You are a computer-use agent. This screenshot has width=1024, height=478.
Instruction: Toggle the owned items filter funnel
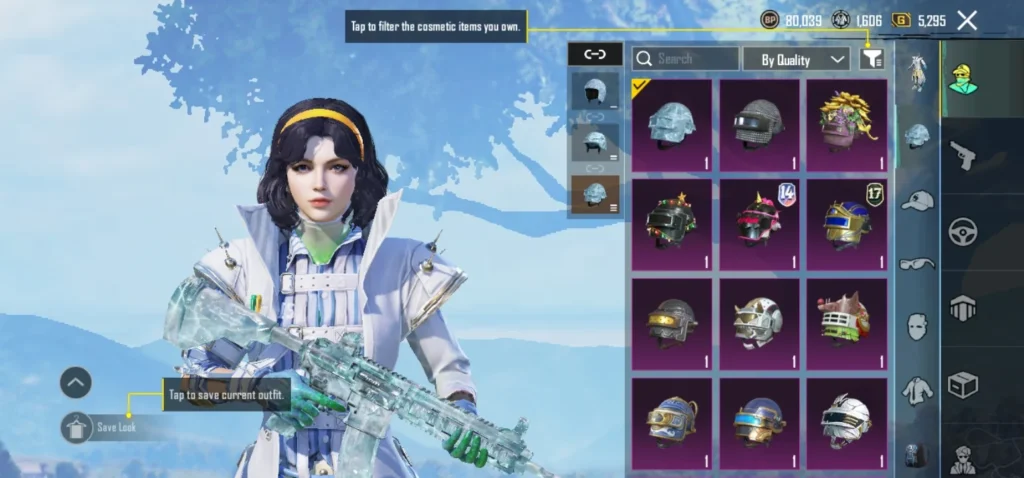coord(872,59)
